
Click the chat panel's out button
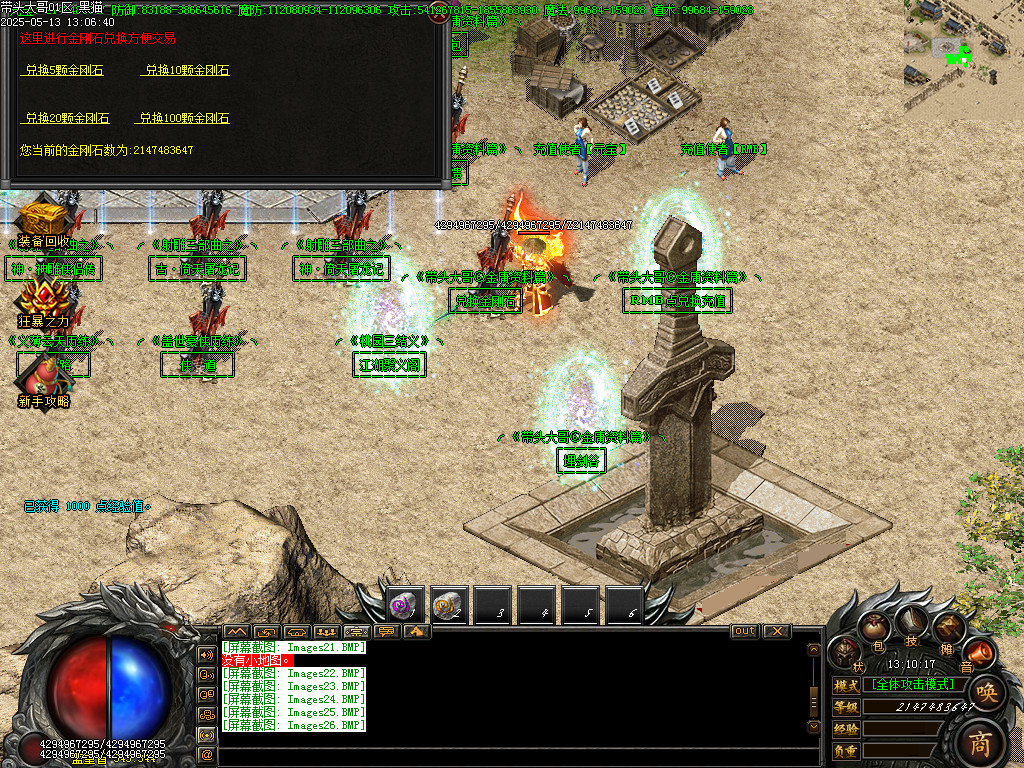745,631
